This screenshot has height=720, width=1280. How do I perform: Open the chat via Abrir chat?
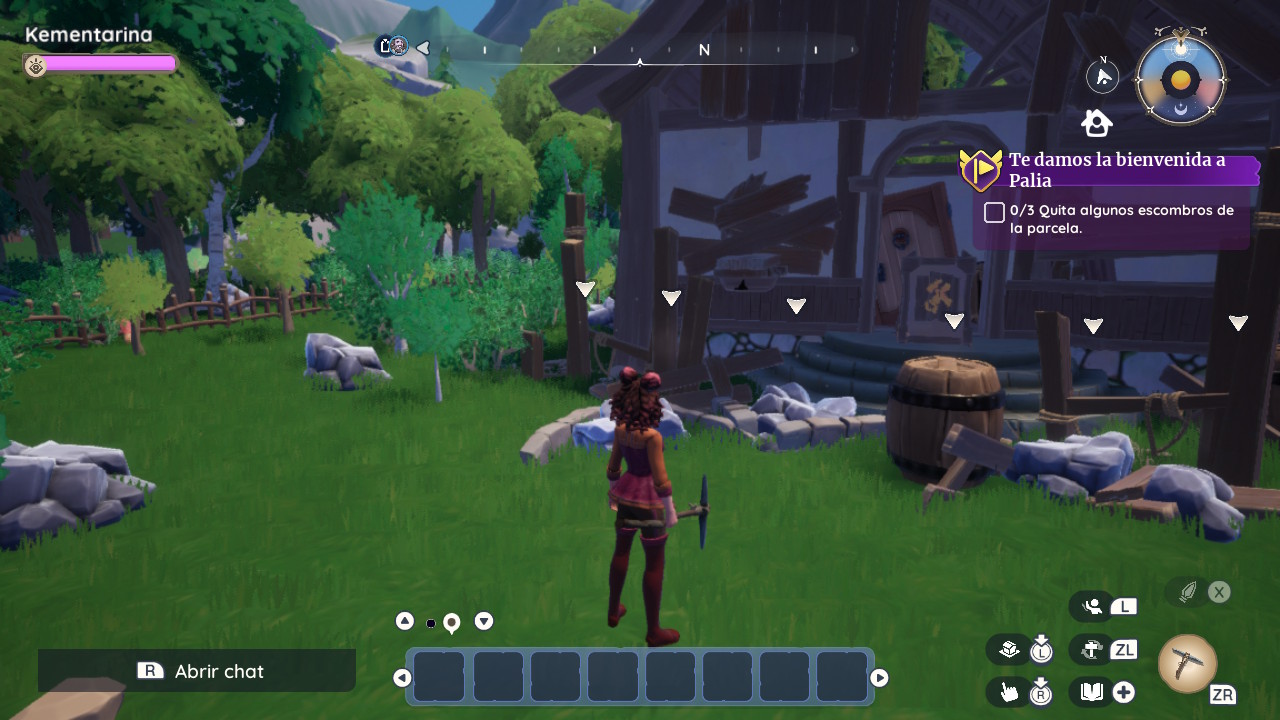coord(197,671)
